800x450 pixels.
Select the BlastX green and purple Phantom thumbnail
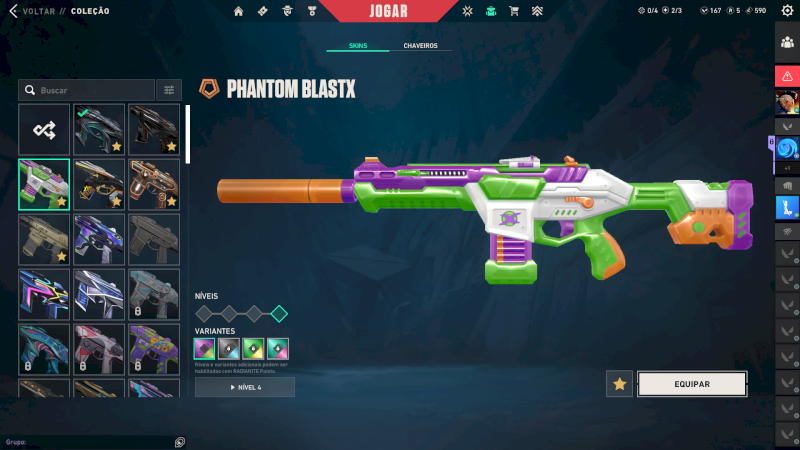(44, 184)
